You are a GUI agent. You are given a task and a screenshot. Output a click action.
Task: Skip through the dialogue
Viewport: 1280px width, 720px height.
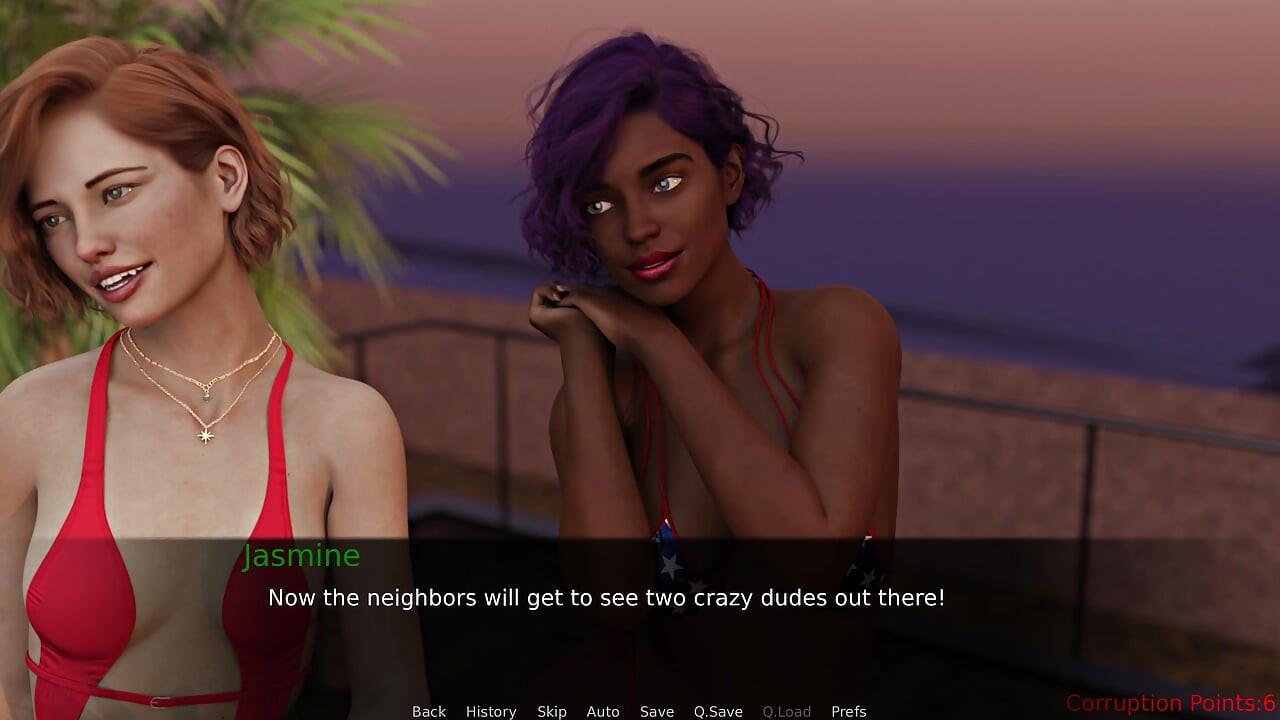click(552, 711)
